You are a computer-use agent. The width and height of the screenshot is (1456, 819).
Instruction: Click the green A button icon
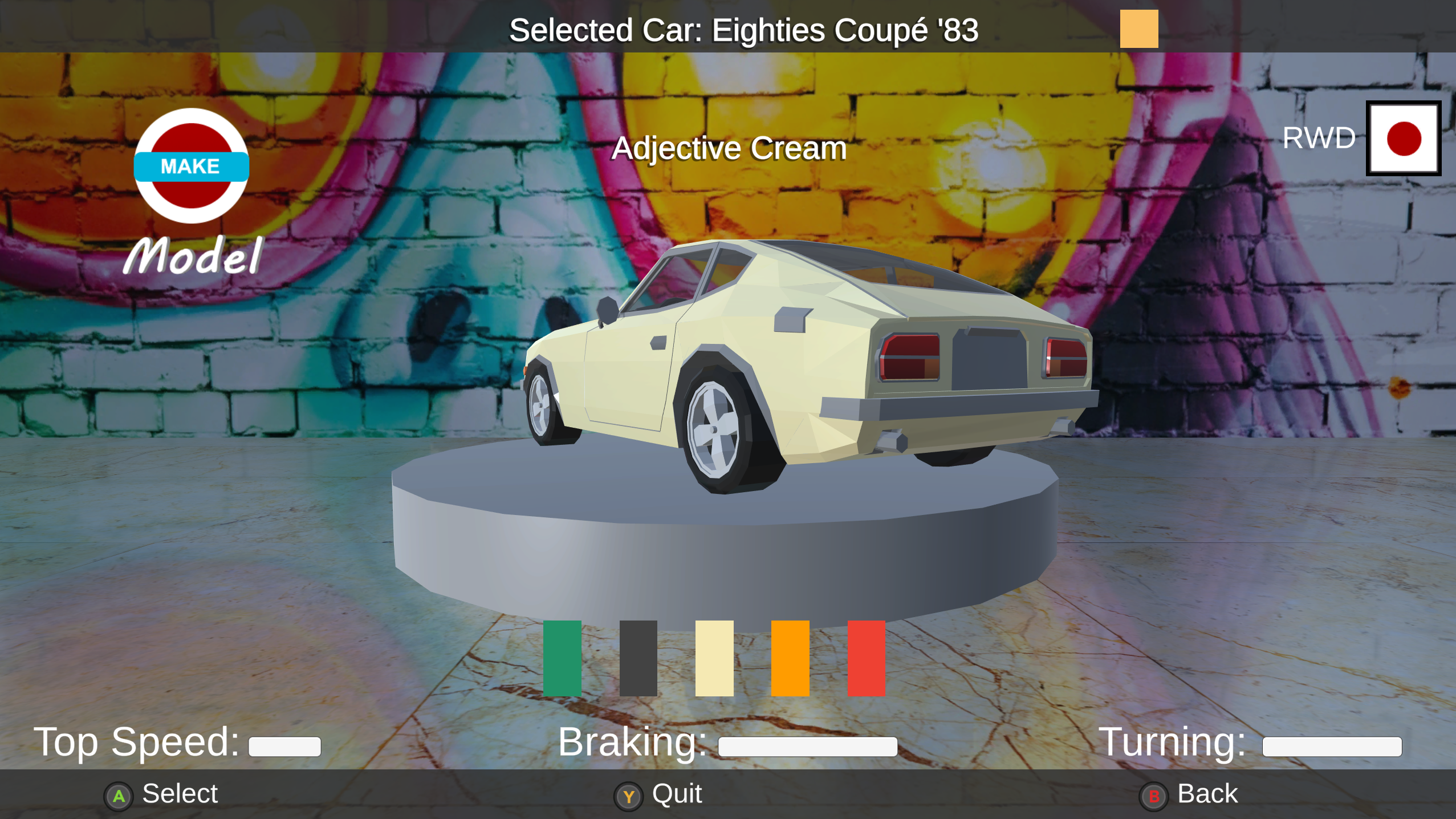click(119, 794)
